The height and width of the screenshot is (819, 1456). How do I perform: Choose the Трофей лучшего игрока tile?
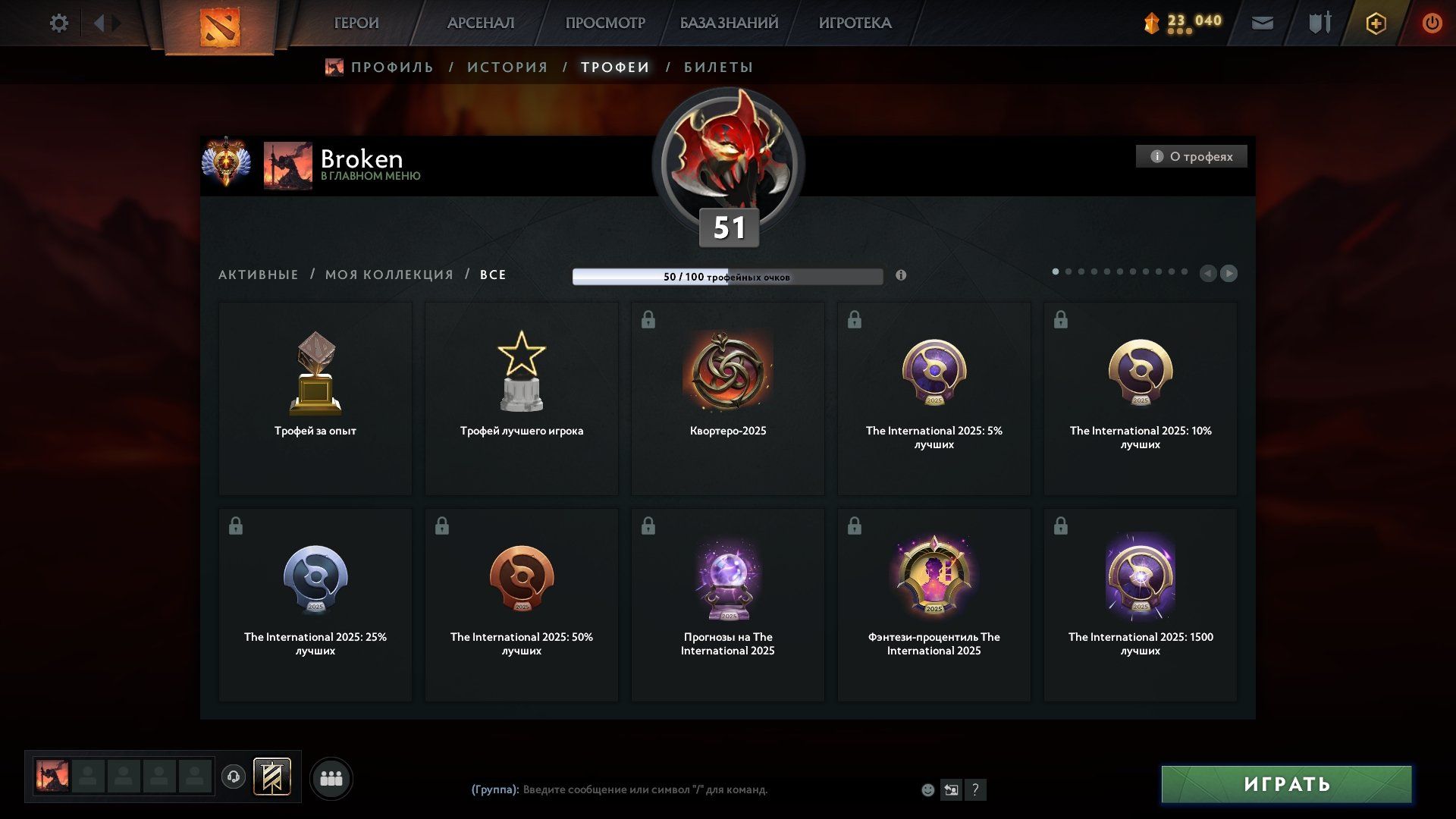tap(522, 398)
